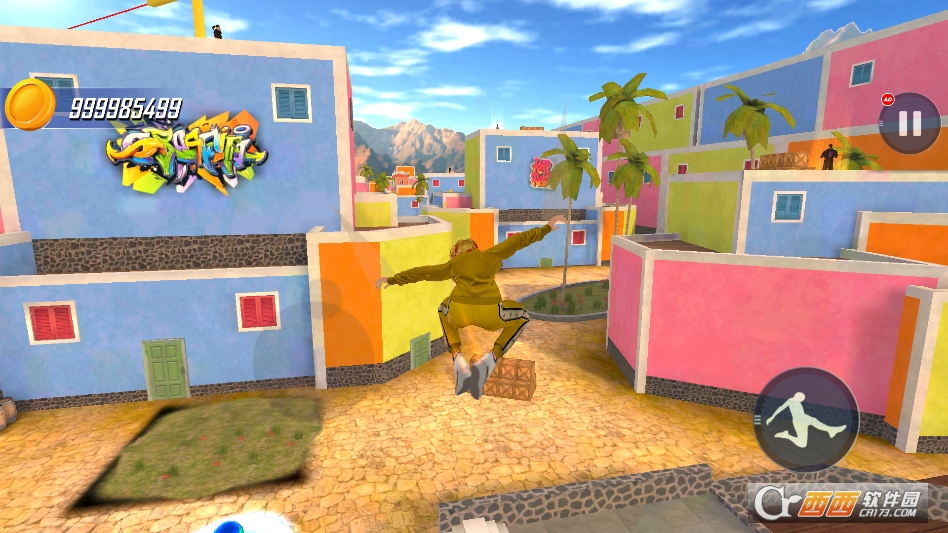948x533 pixels.
Task: Pause the game with the pause button
Action: 909,123
